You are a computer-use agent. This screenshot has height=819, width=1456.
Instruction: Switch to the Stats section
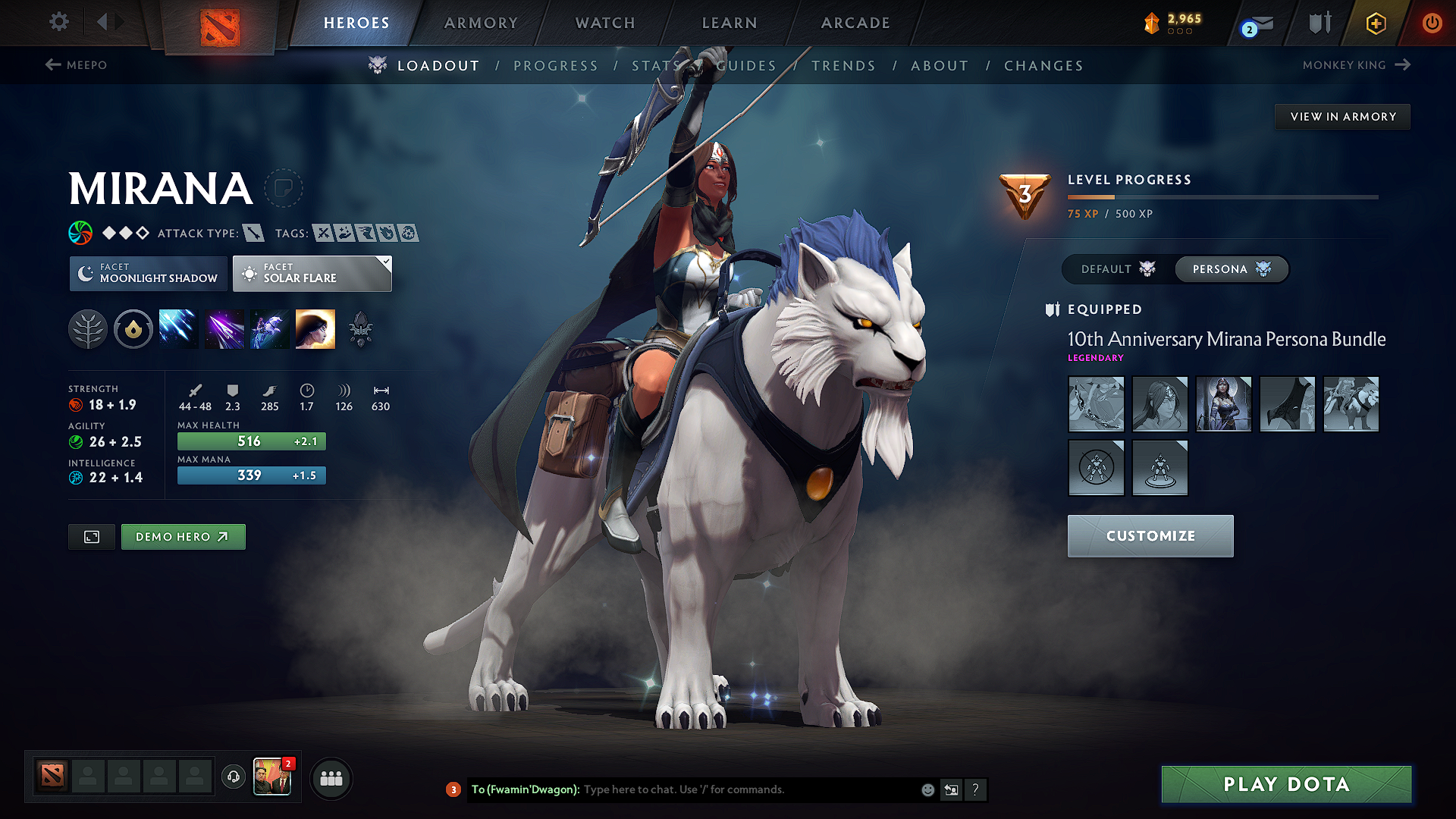point(653,66)
